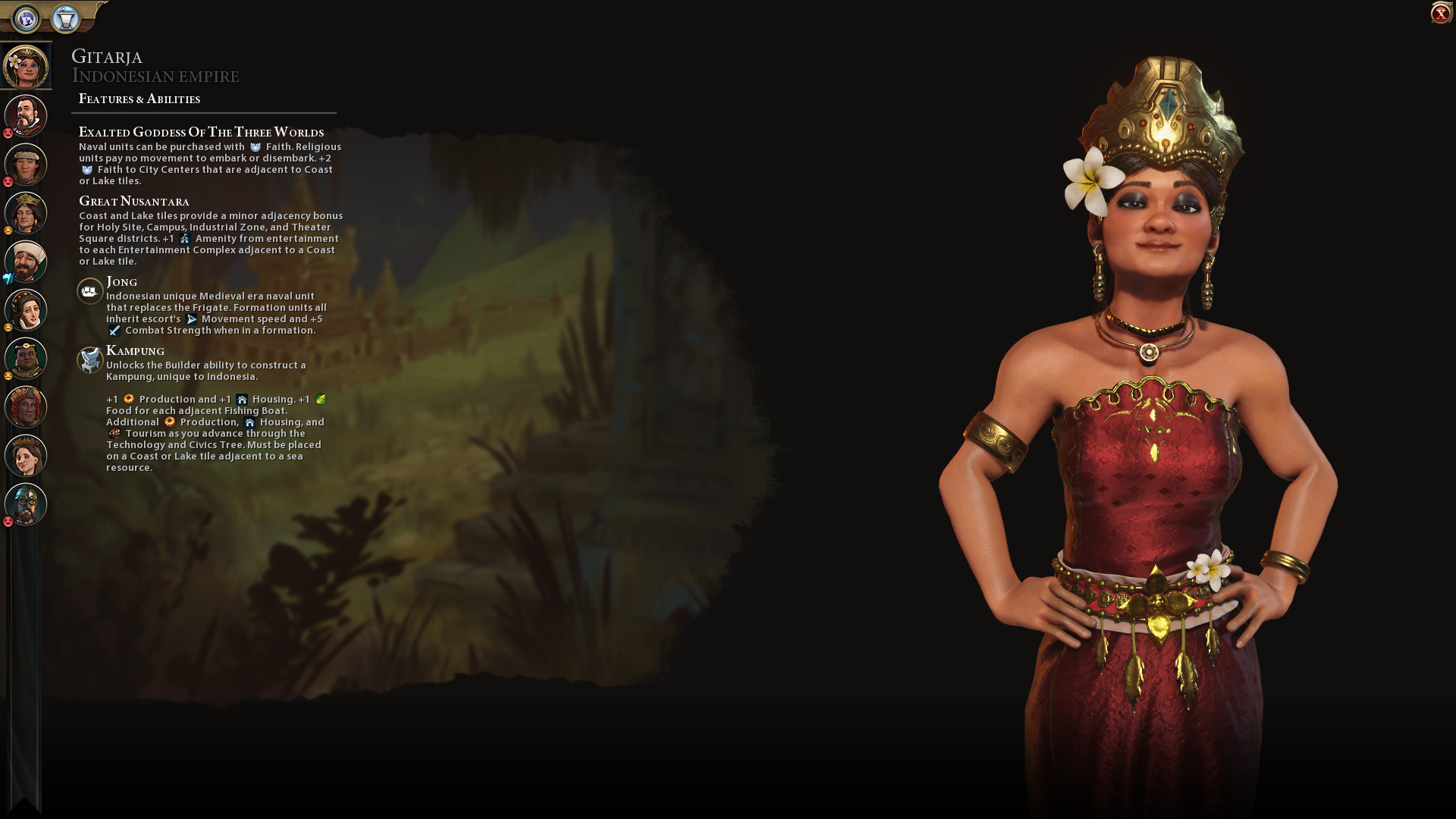Choose the leader with the heart-emblem crown
Viewport: 1456px width, 819px height.
pyautogui.click(x=26, y=359)
